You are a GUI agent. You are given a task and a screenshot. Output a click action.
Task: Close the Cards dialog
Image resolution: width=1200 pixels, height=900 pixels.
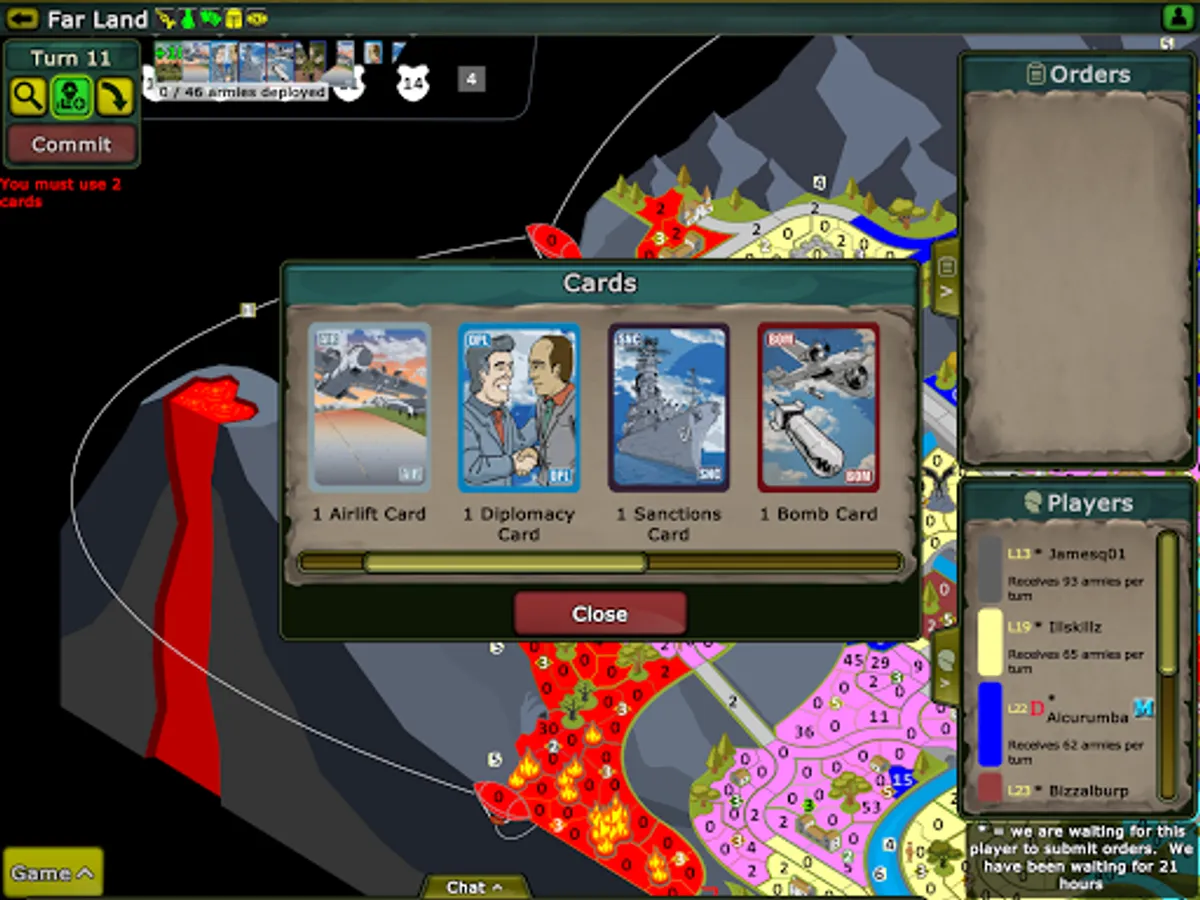click(600, 613)
